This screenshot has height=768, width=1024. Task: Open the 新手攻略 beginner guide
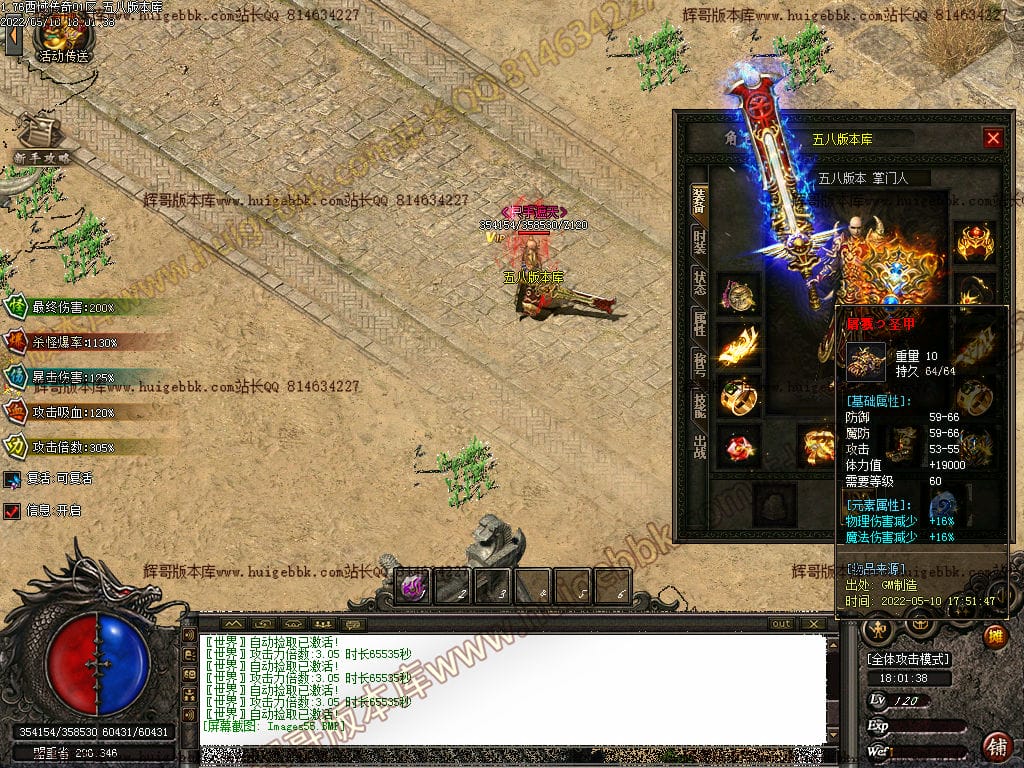click(42, 140)
